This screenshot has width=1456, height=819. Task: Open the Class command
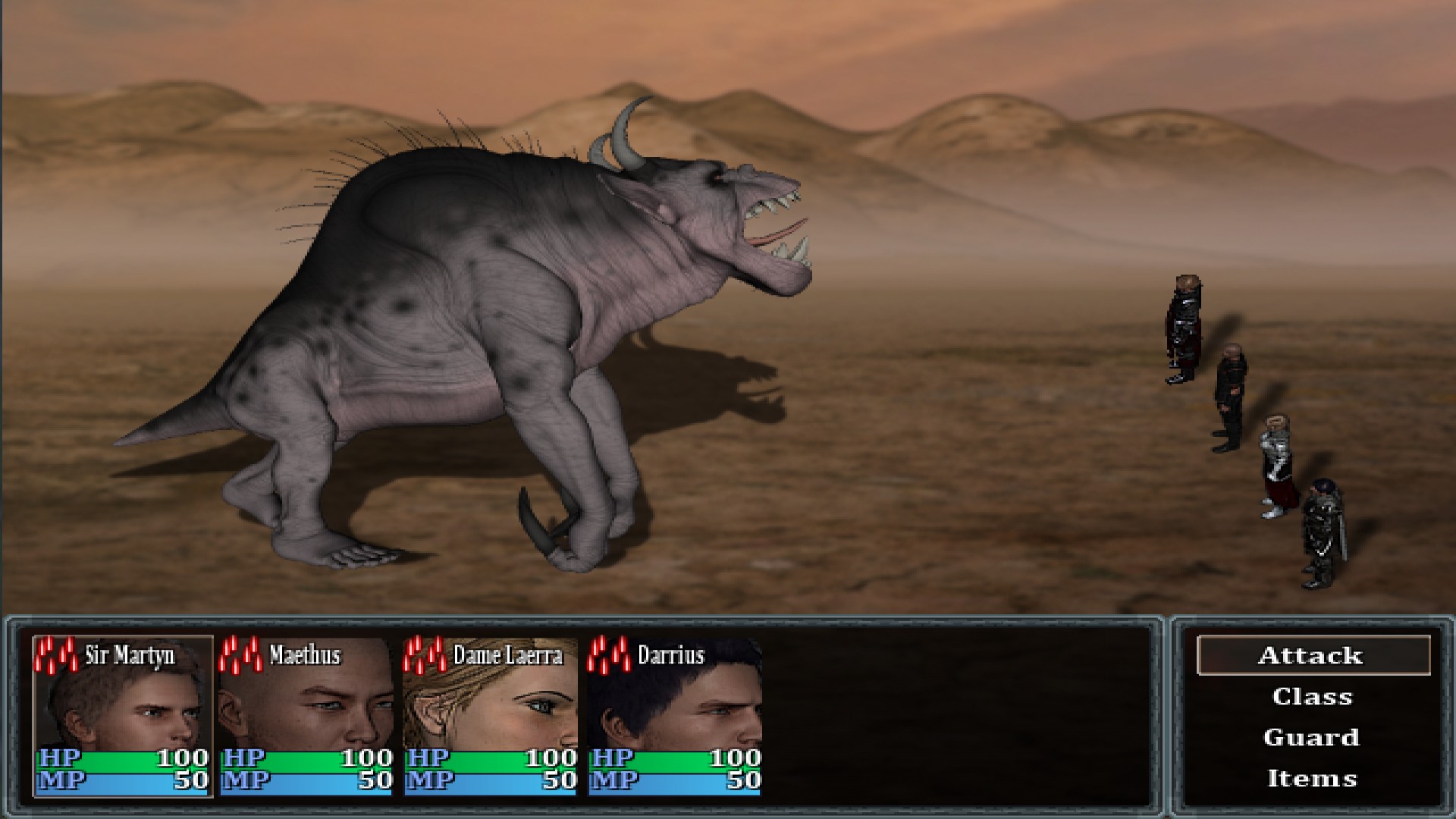pyautogui.click(x=1314, y=697)
